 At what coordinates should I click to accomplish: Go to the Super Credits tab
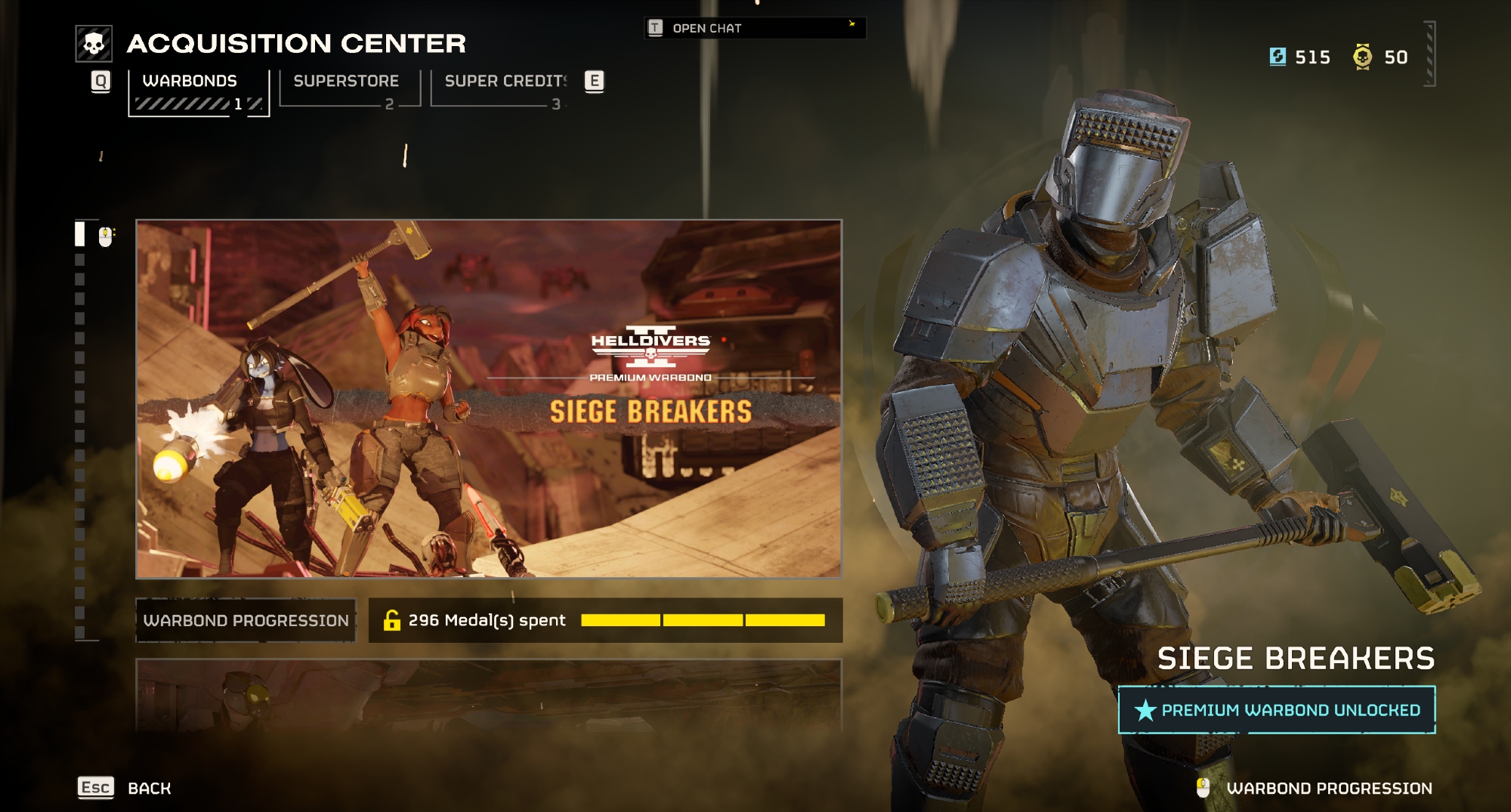click(x=499, y=88)
